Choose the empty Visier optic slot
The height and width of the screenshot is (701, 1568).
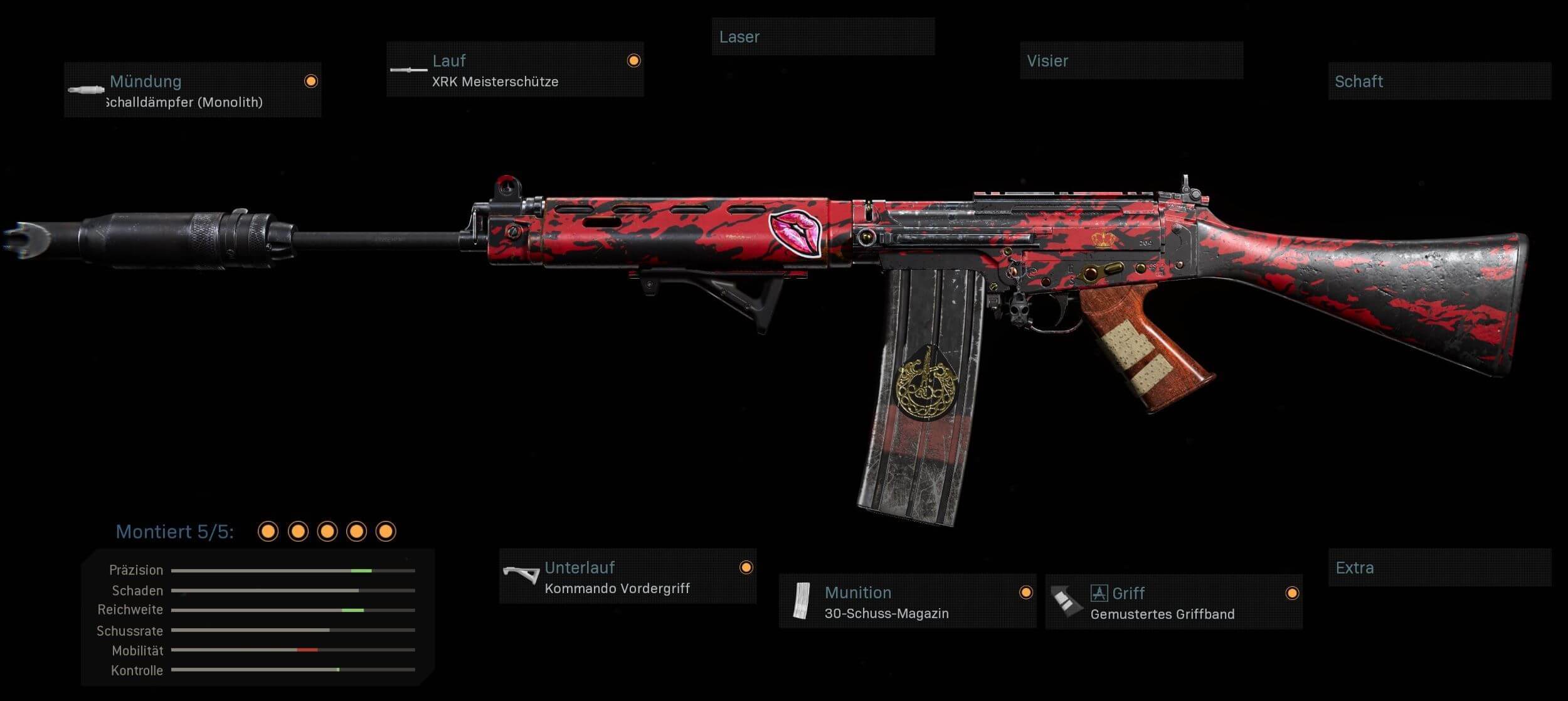[1131, 60]
